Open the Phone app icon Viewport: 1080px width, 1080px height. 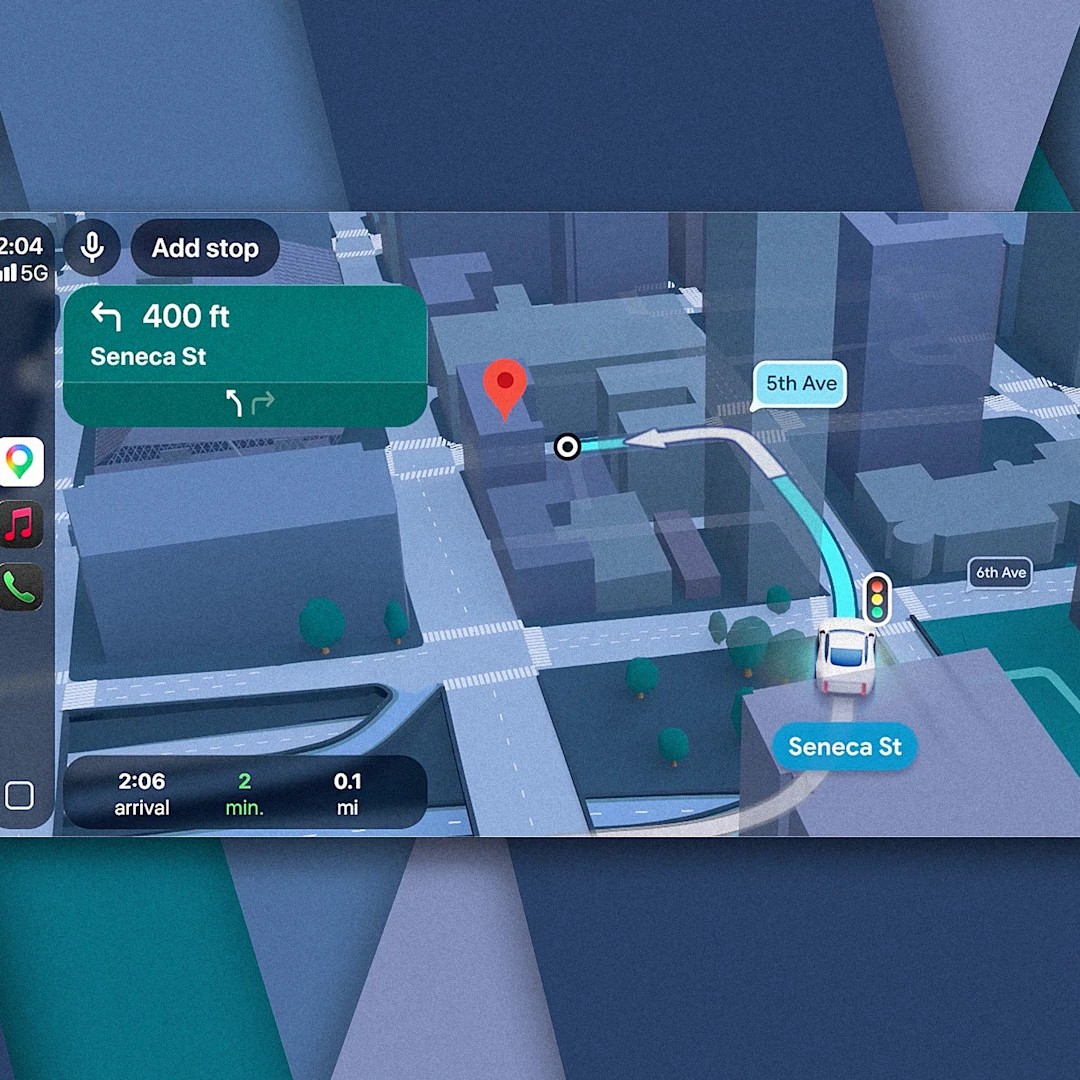pyautogui.click(x=20, y=588)
